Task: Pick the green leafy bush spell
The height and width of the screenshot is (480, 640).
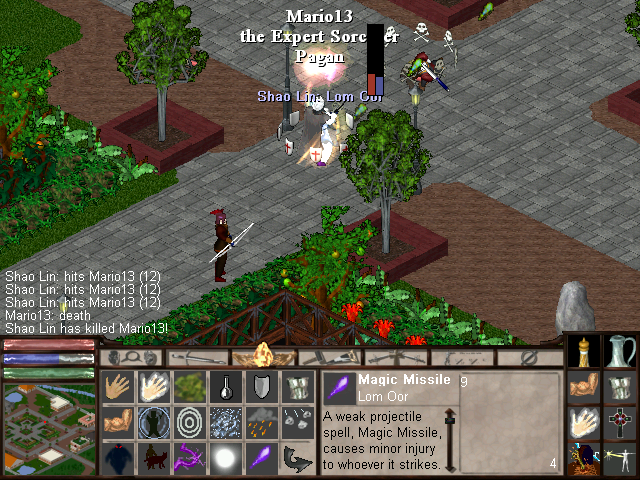Action: pyautogui.click(x=189, y=387)
